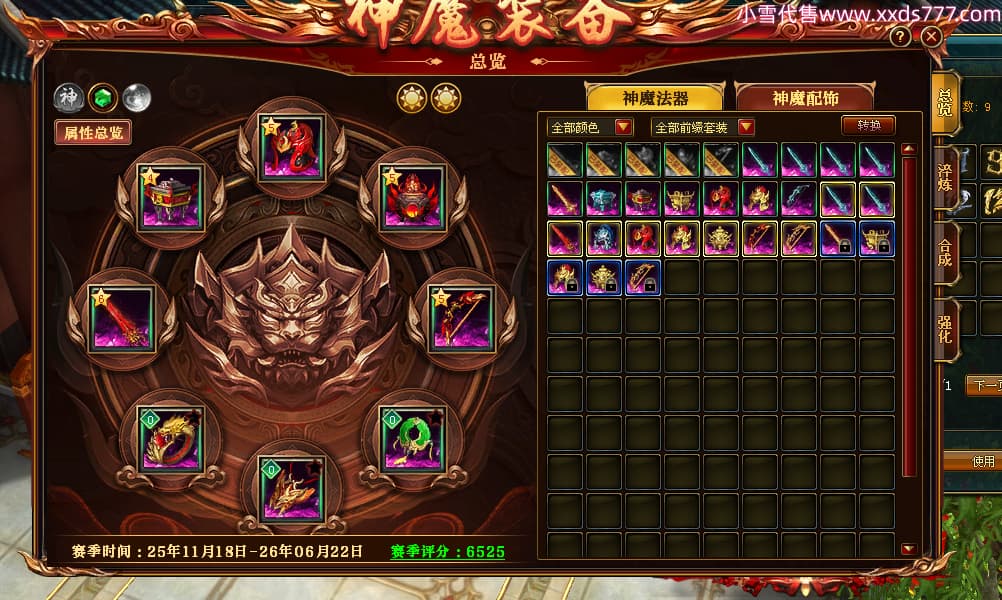This screenshot has height=600, width=1002.
Task: Click the grey 神 round icon
Action: [68, 98]
